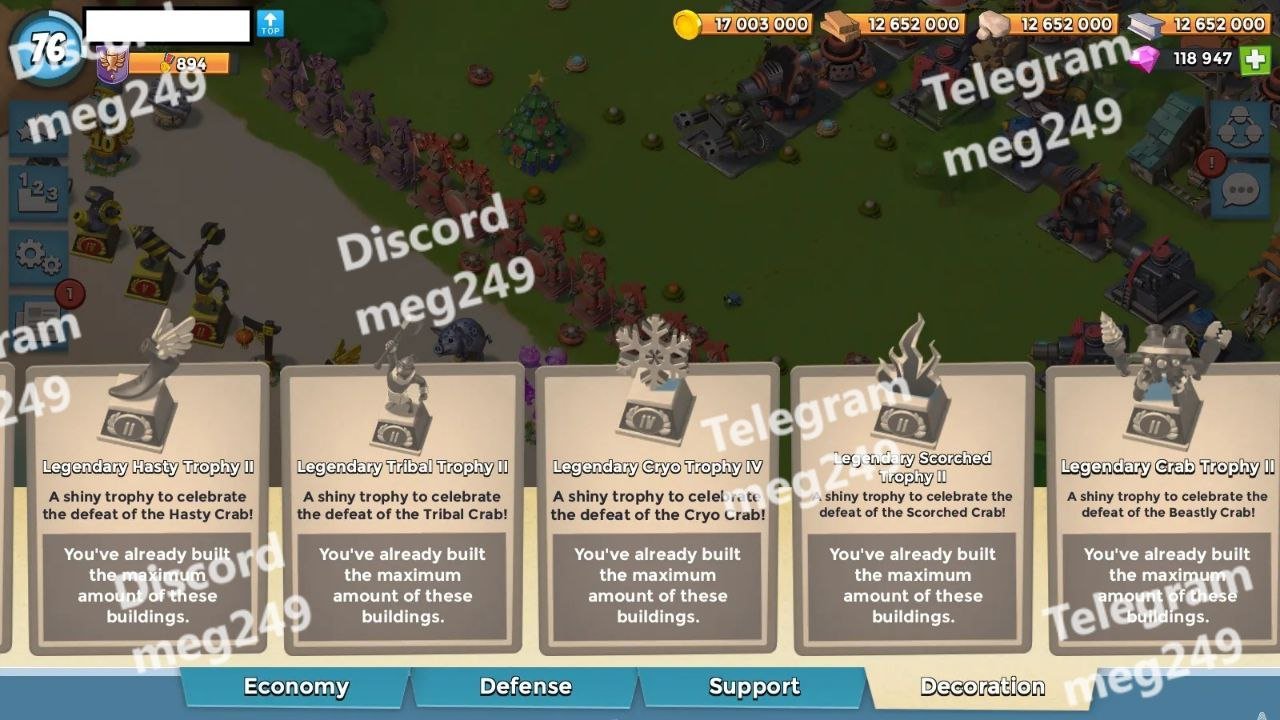Screen dimensions: 1280x720
Task: Open the chat speech bubble
Action: click(x=1241, y=190)
